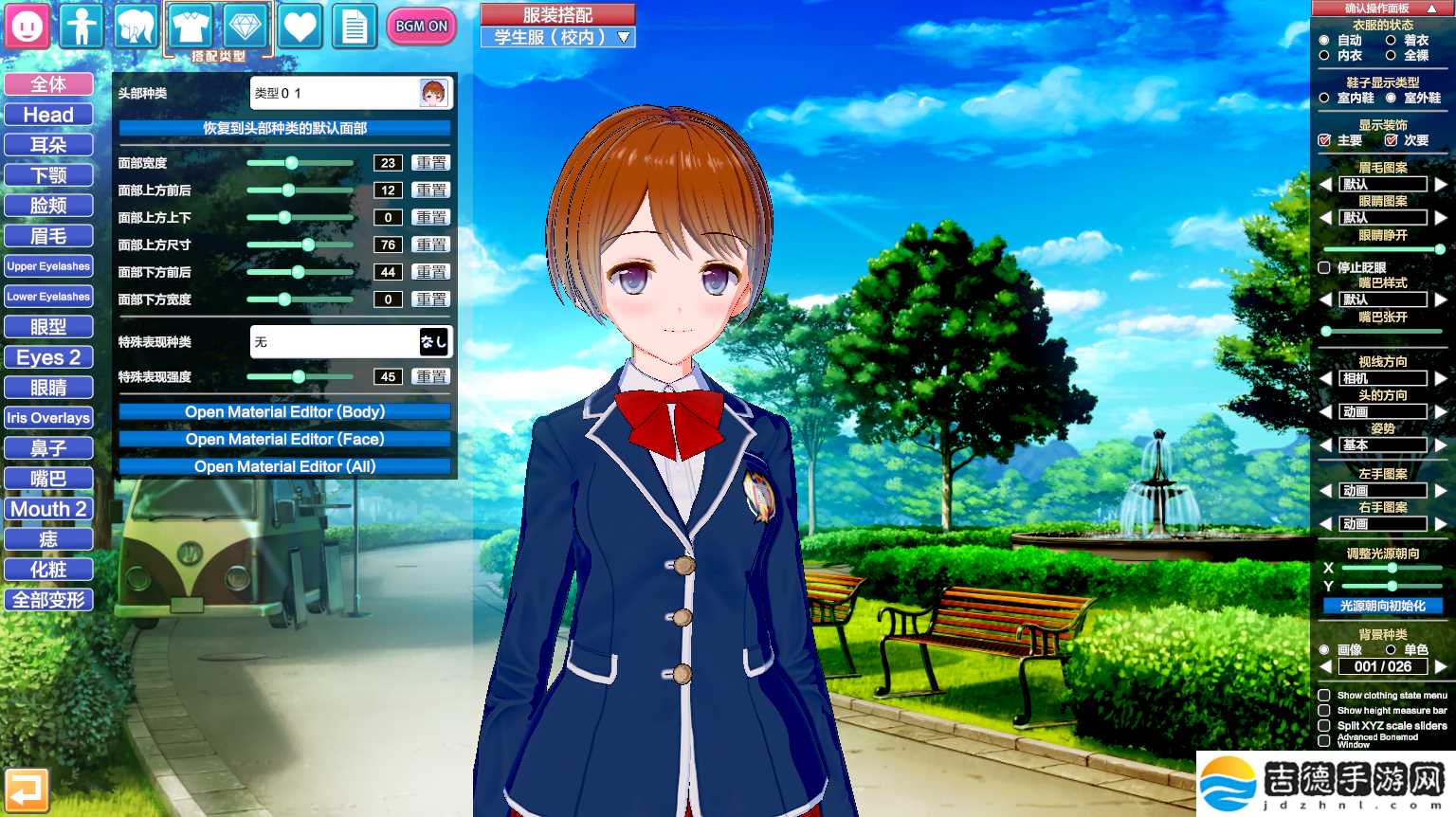Click Open Material Editor (Face)
Screen dimensions: 1456x817
pos(284,440)
